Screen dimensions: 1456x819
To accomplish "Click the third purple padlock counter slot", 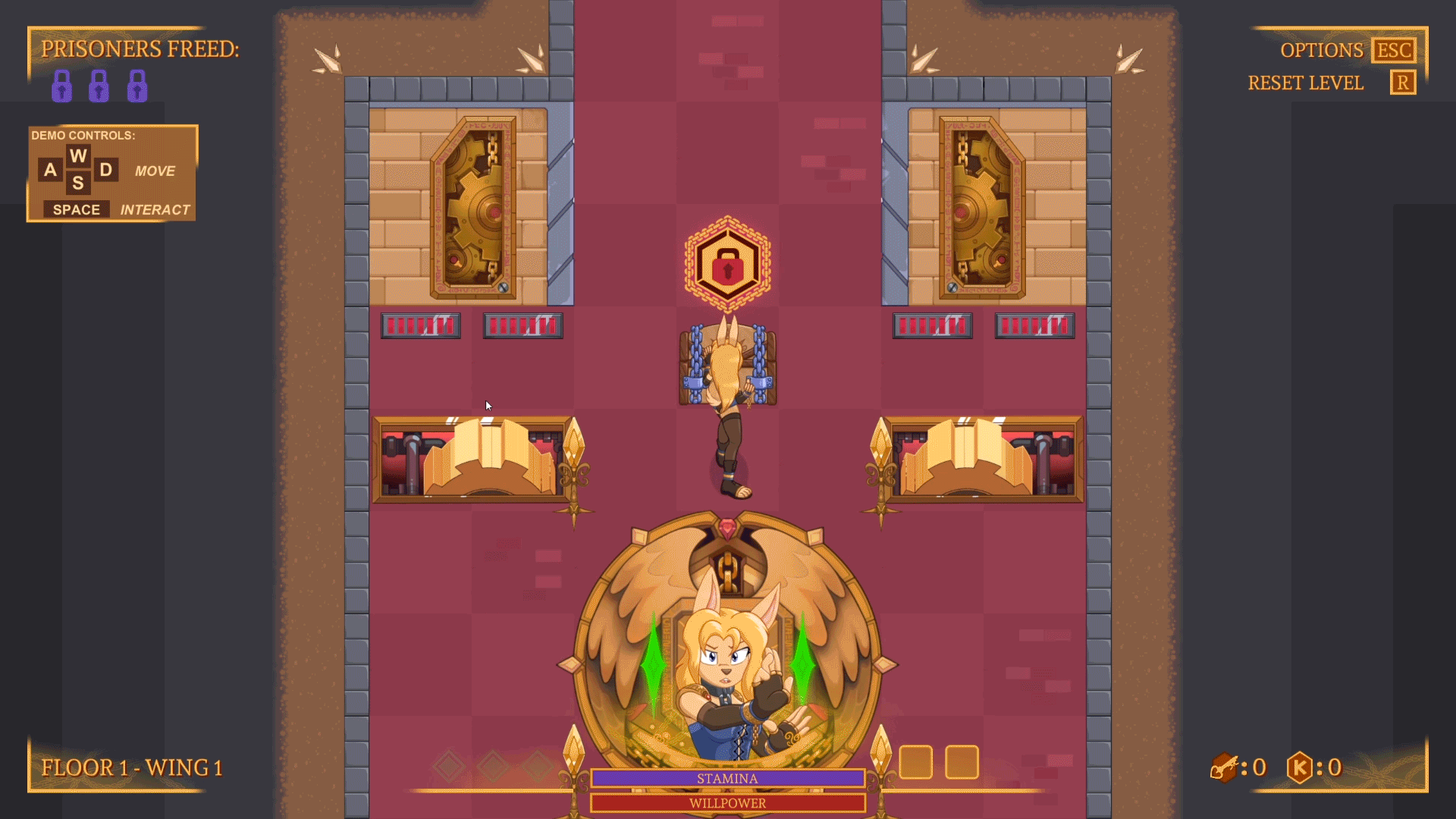I will (x=136, y=85).
